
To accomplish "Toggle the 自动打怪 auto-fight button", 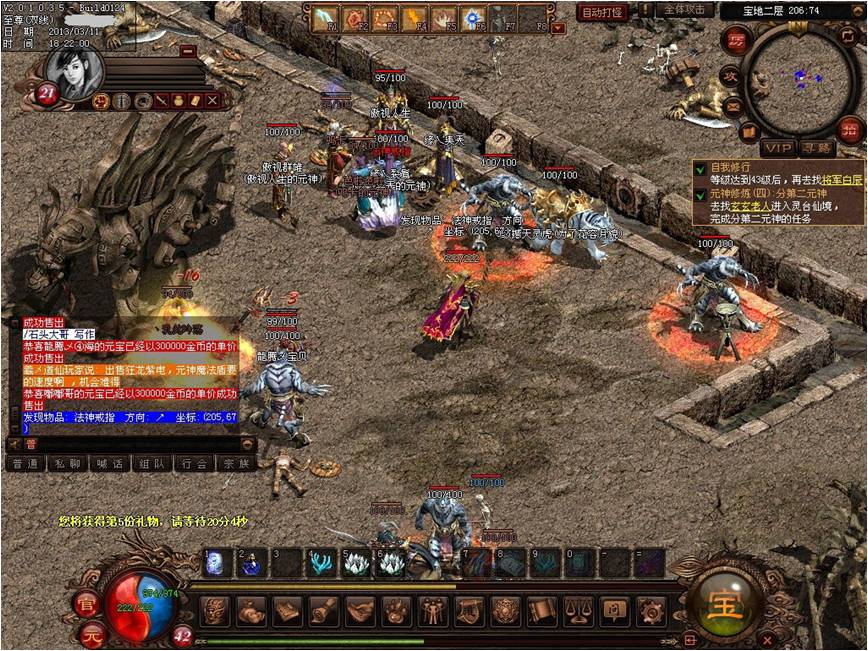I will [x=602, y=13].
